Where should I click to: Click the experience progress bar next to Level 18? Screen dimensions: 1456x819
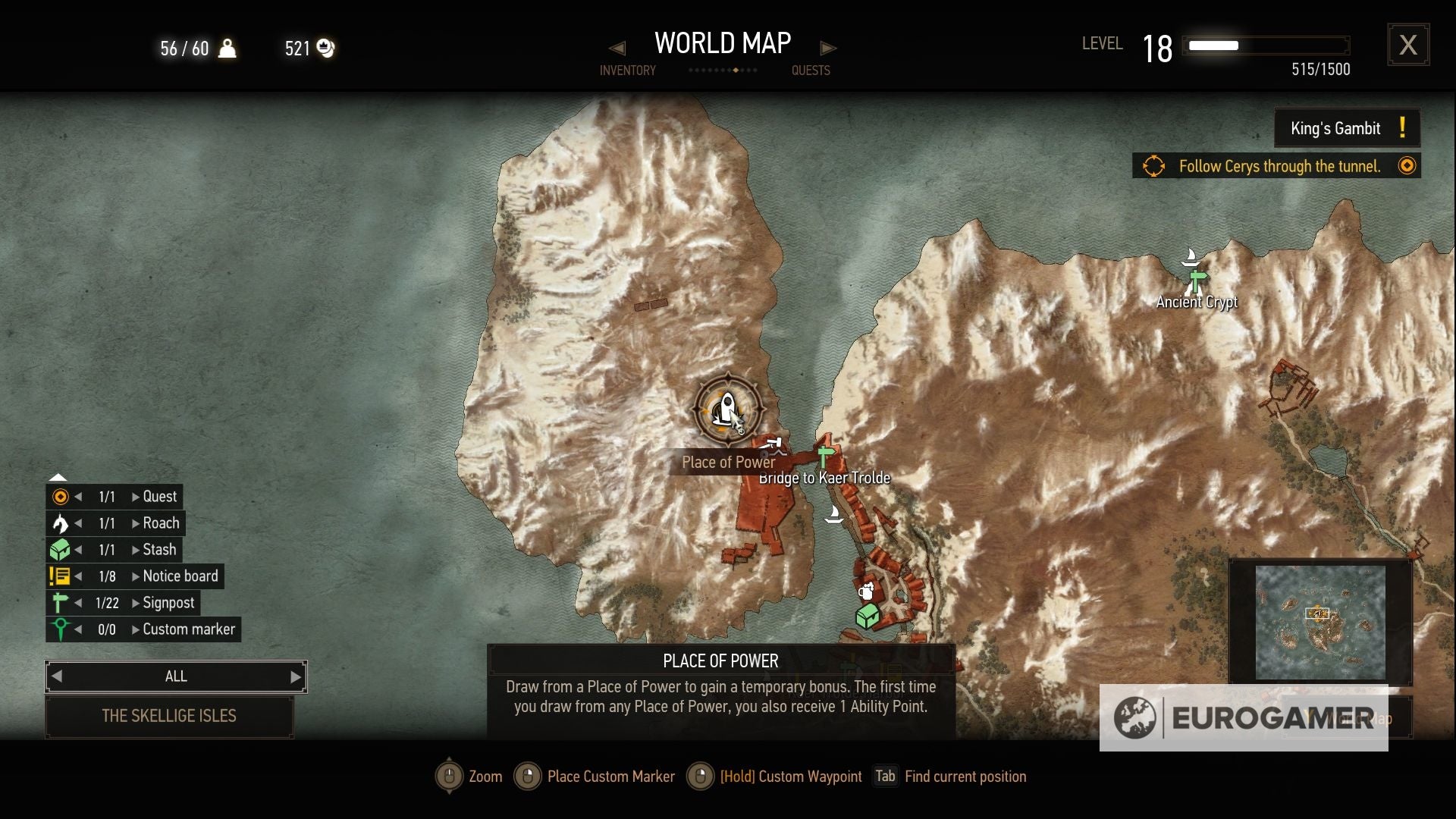(x=1265, y=45)
